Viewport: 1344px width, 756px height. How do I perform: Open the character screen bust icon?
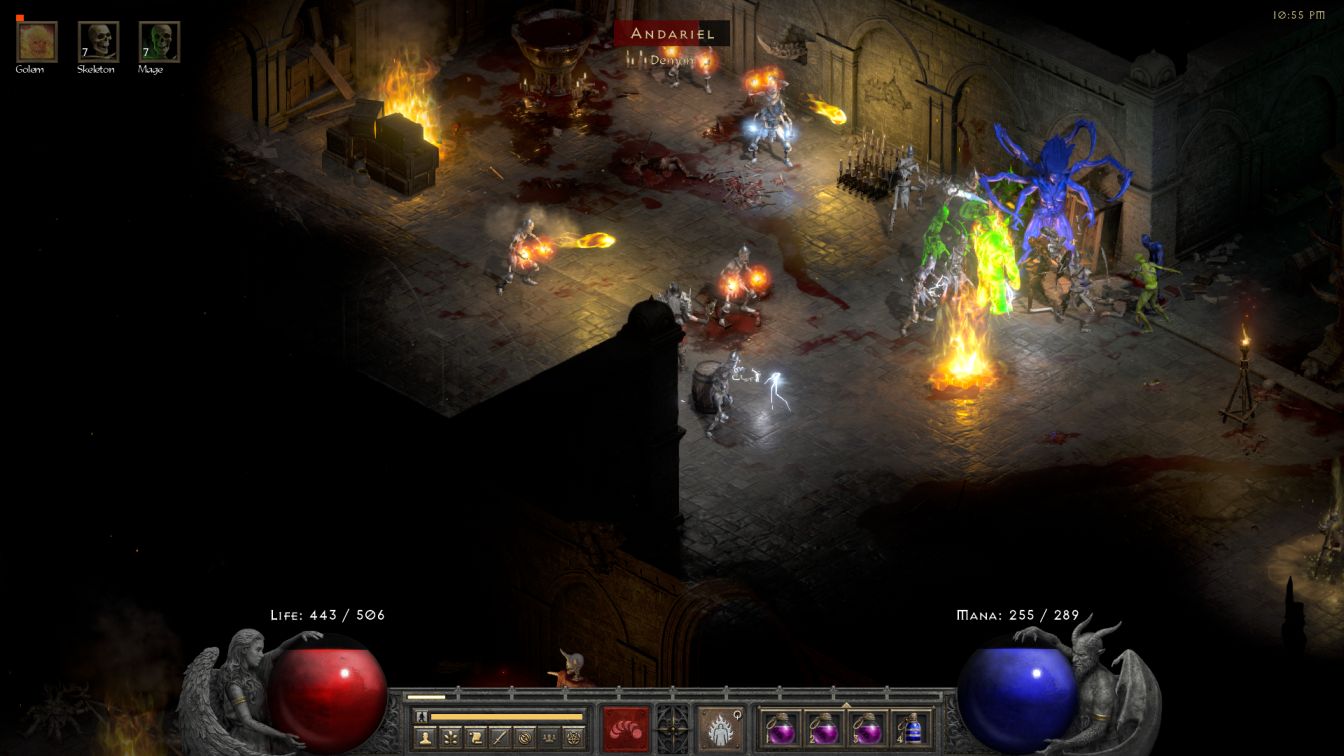[425, 738]
